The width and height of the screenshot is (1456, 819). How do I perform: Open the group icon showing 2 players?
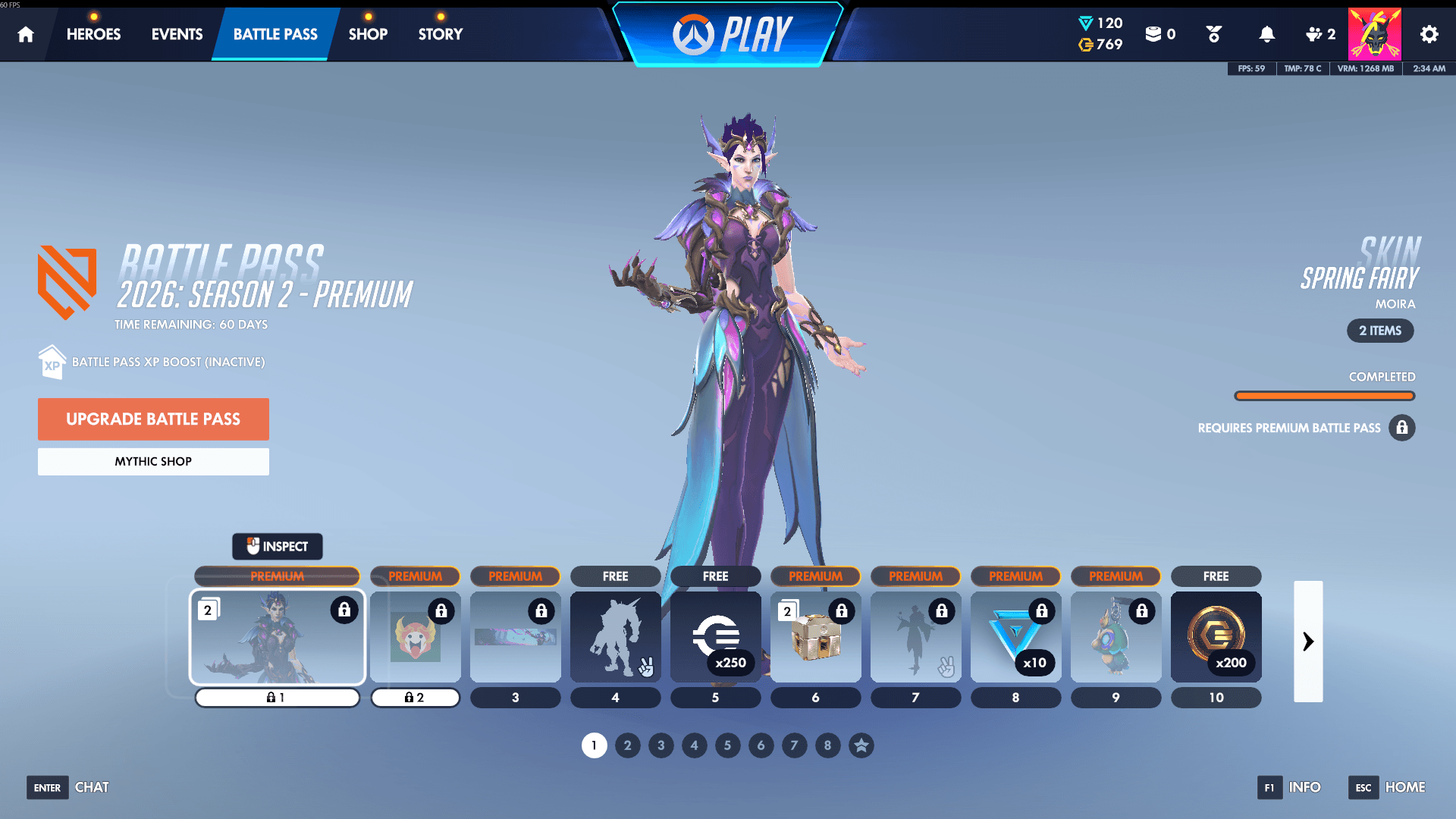click(x=1317, y=33)
